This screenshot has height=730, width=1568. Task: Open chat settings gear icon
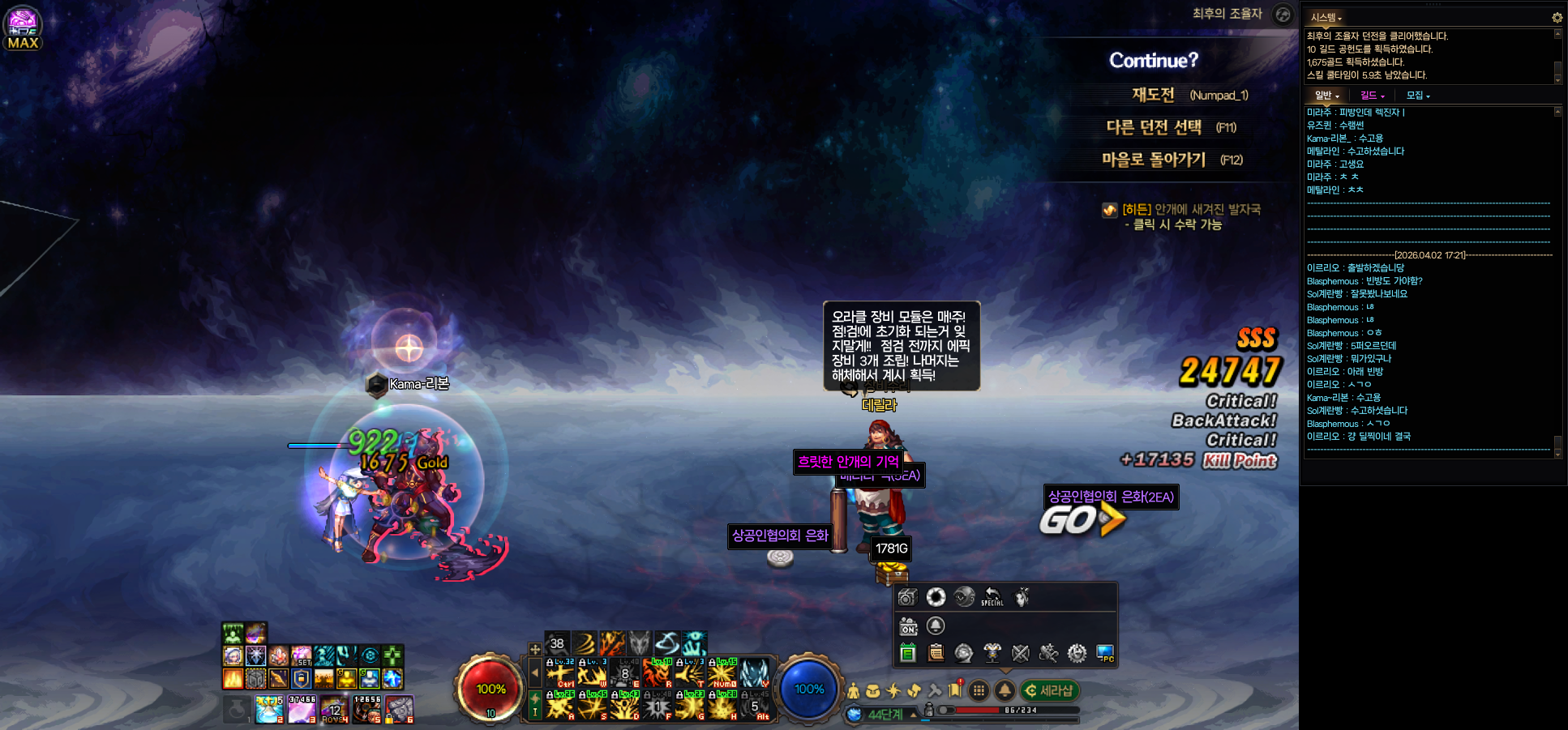click(x=1557, y=18)
